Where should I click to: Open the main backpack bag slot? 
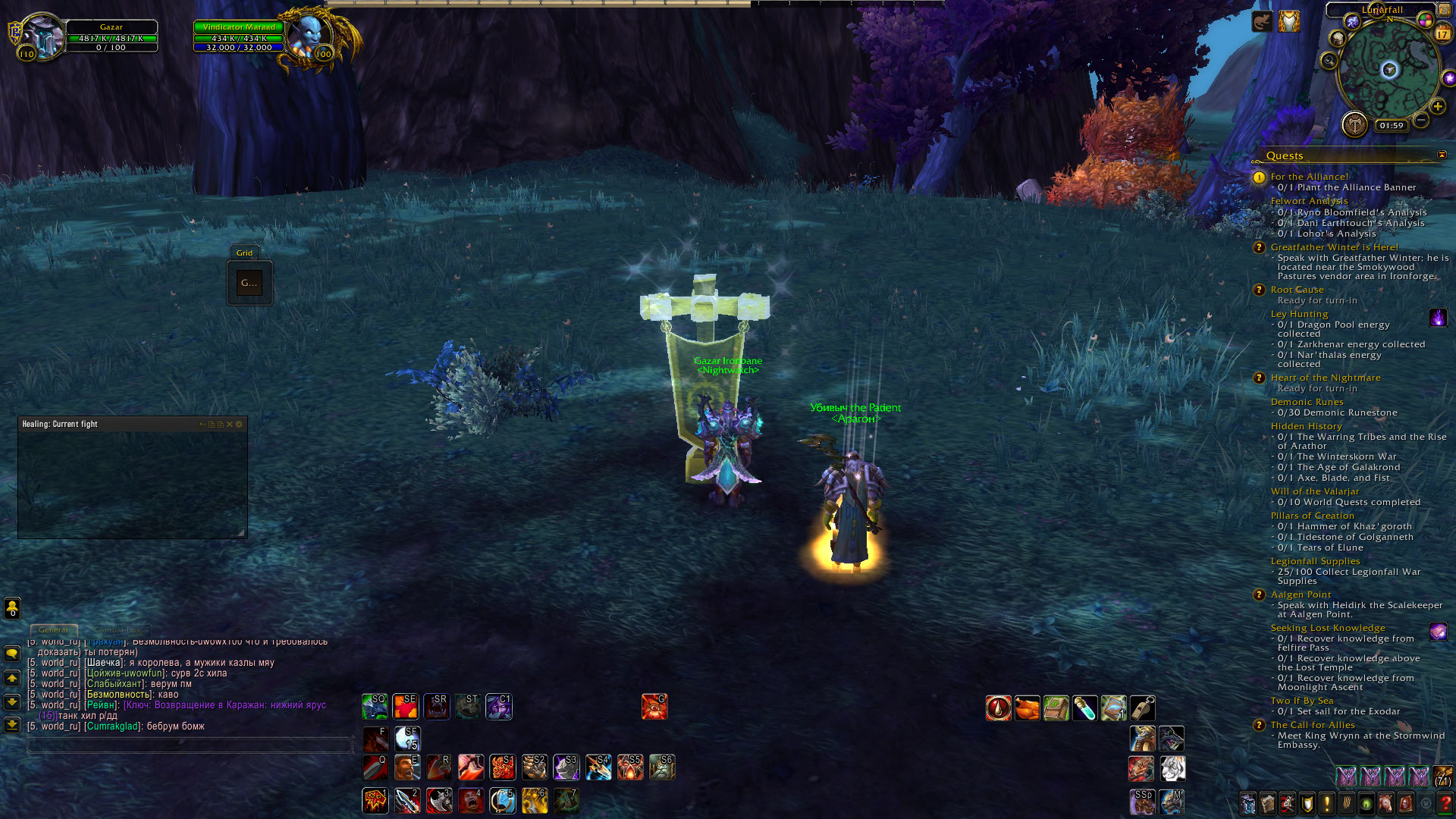click(x=1441, y=777)
